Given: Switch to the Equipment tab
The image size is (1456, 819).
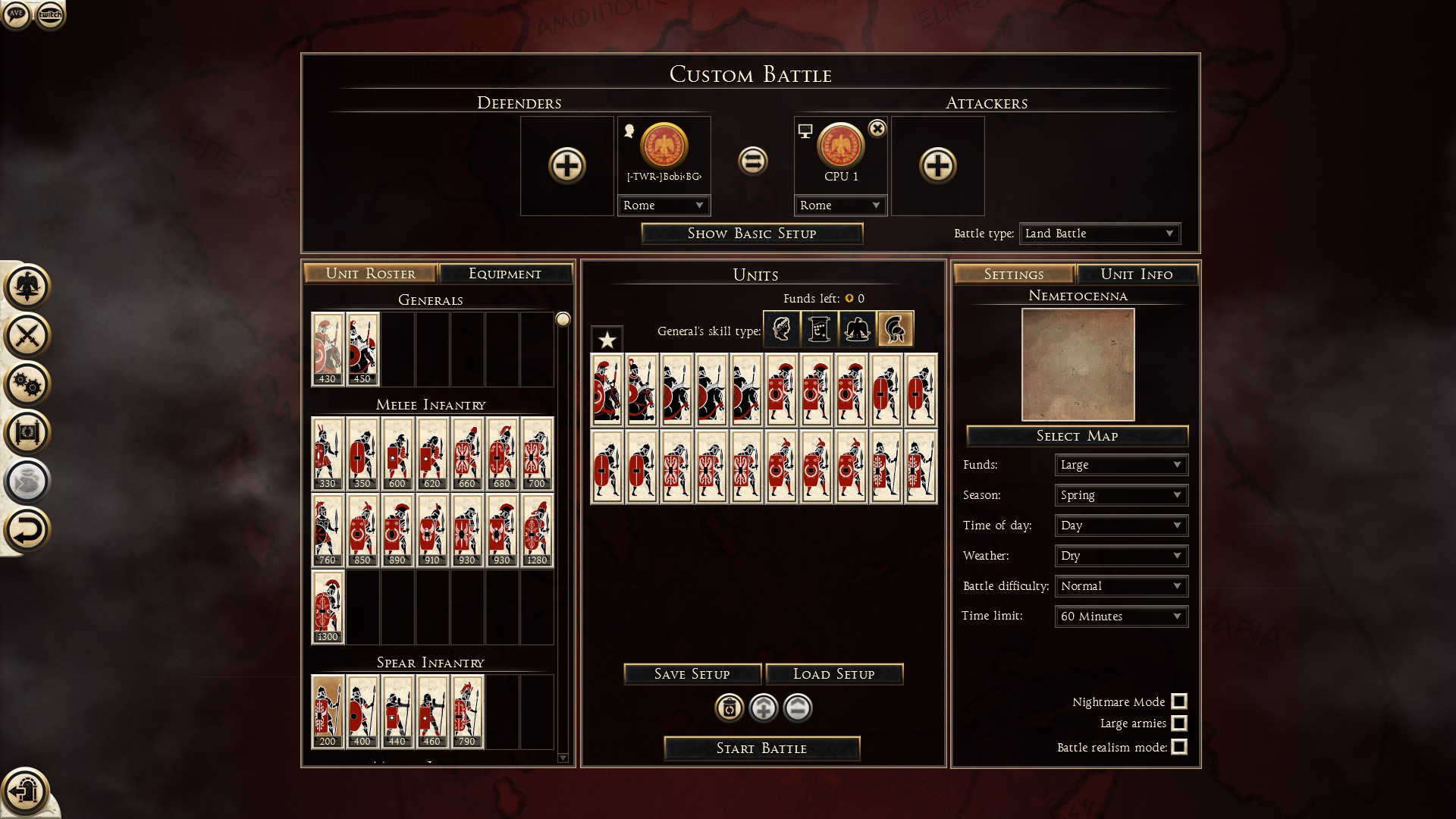Looking at the screenshot, I should click(505, 274).
